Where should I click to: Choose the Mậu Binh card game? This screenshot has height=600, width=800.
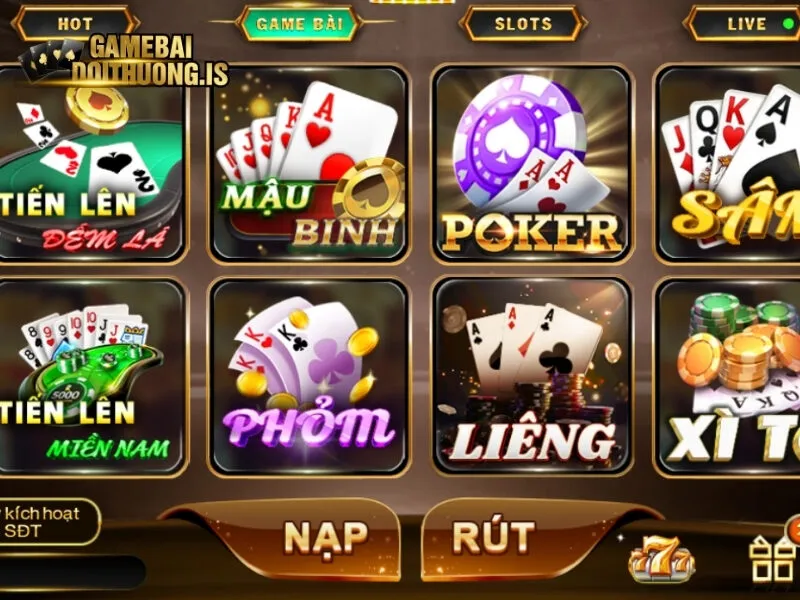click(x=309, y=165)
